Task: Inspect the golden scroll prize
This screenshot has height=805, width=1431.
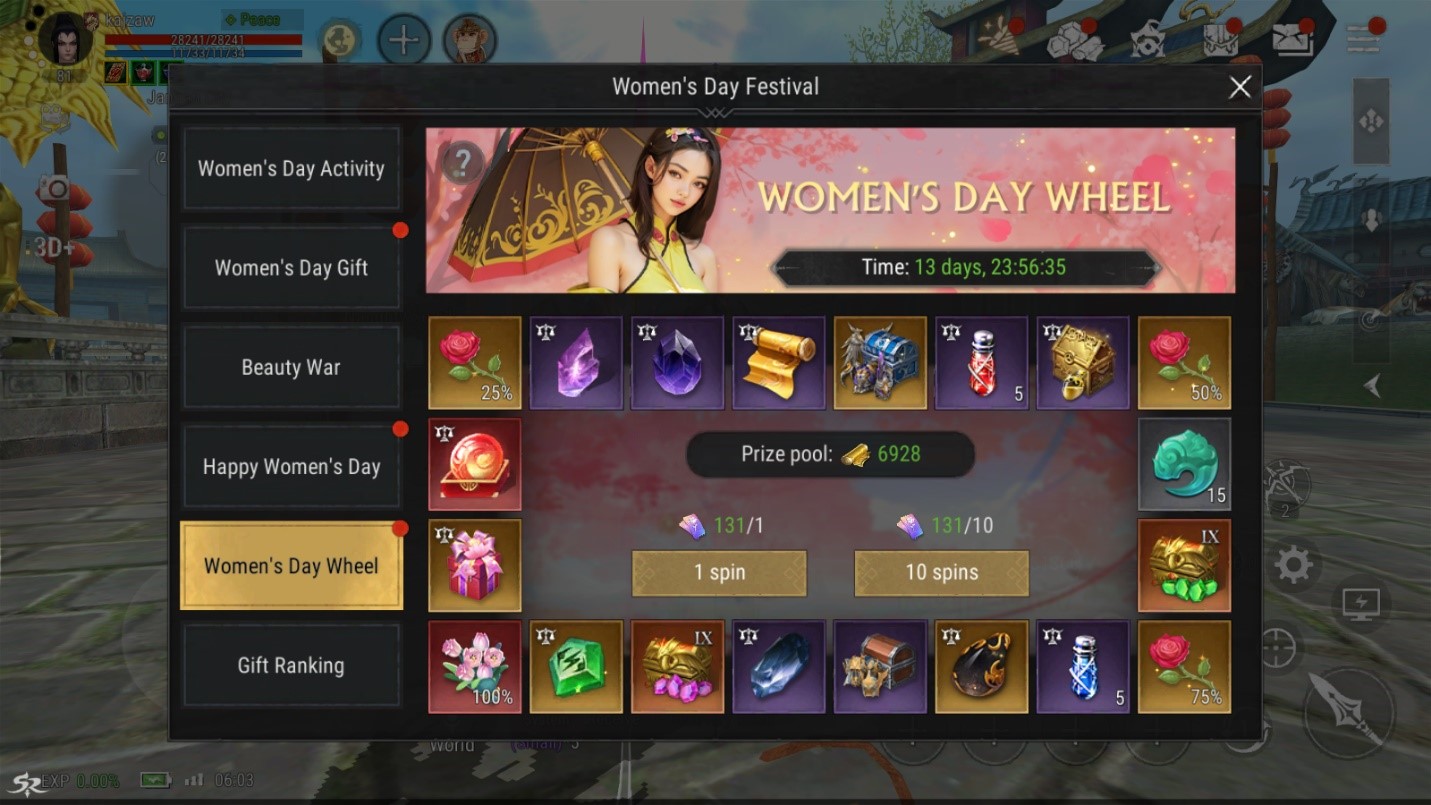Action: 779,363
